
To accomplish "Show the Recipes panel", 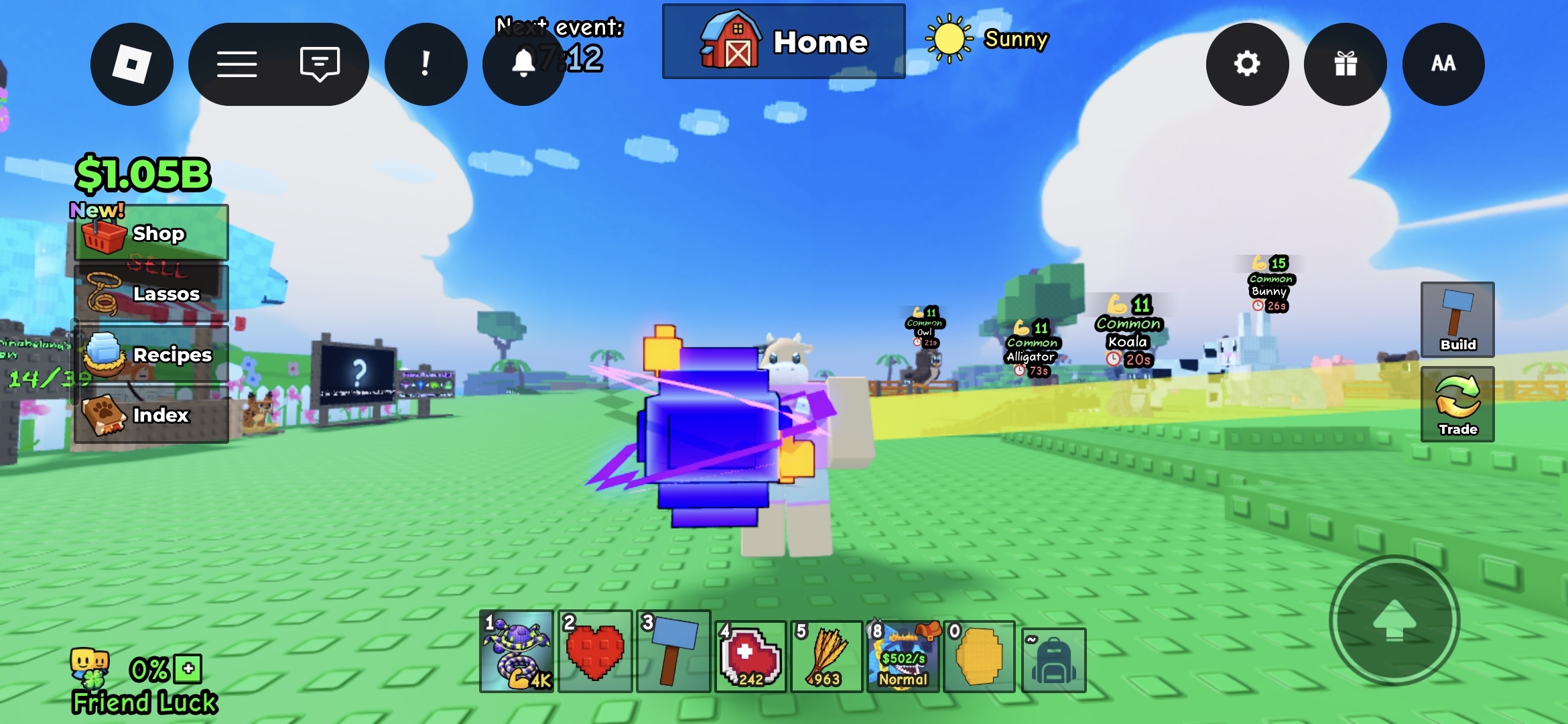I will click(151, 355).
